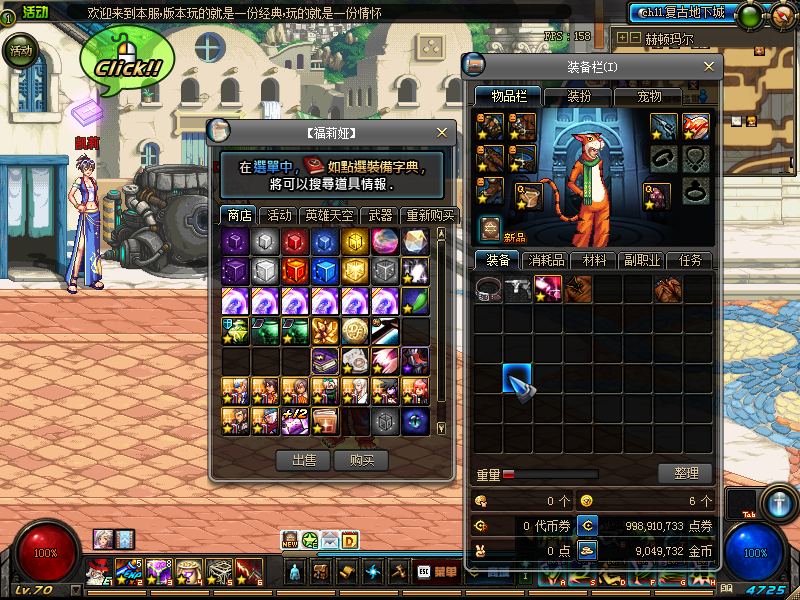Select the 任务 quest items tab
The image size is (800, 600).
[690, 260]
